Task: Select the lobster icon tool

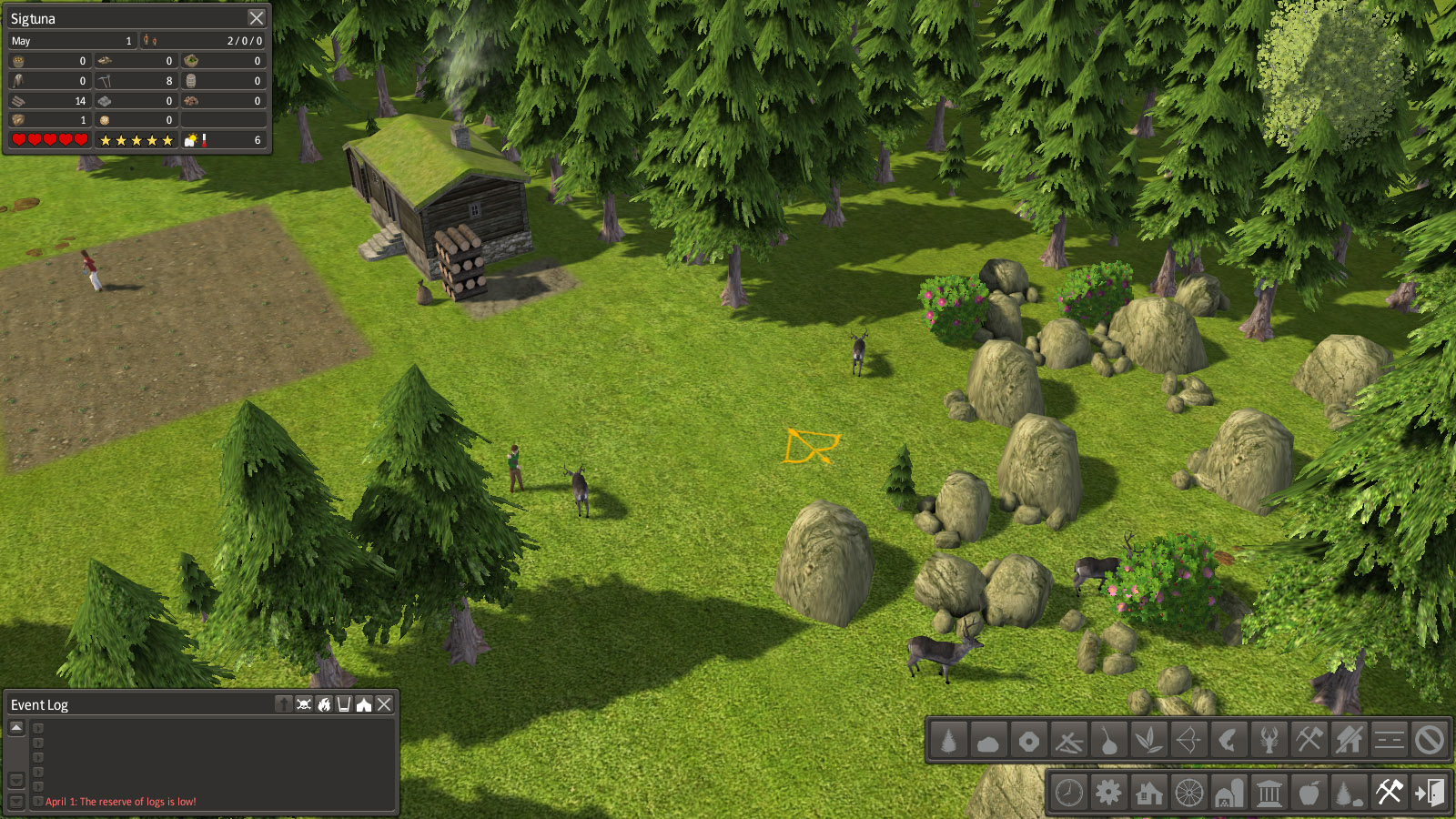Action: point(1269,741)
